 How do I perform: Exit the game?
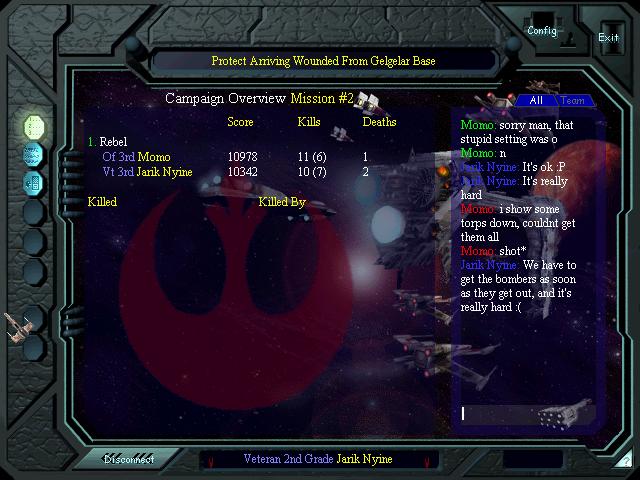point(608,35)
